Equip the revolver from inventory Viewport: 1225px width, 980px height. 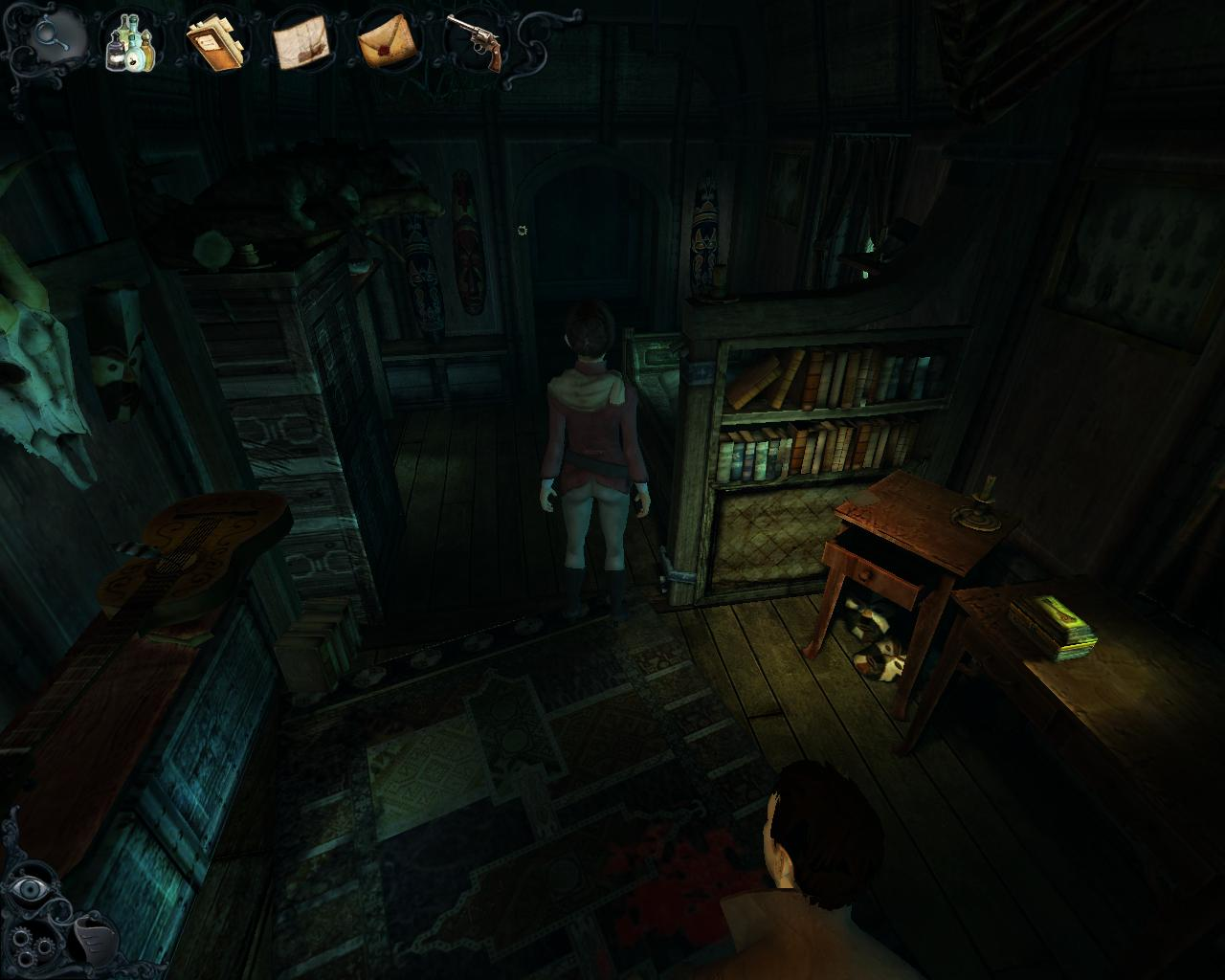tap(476, 41)
